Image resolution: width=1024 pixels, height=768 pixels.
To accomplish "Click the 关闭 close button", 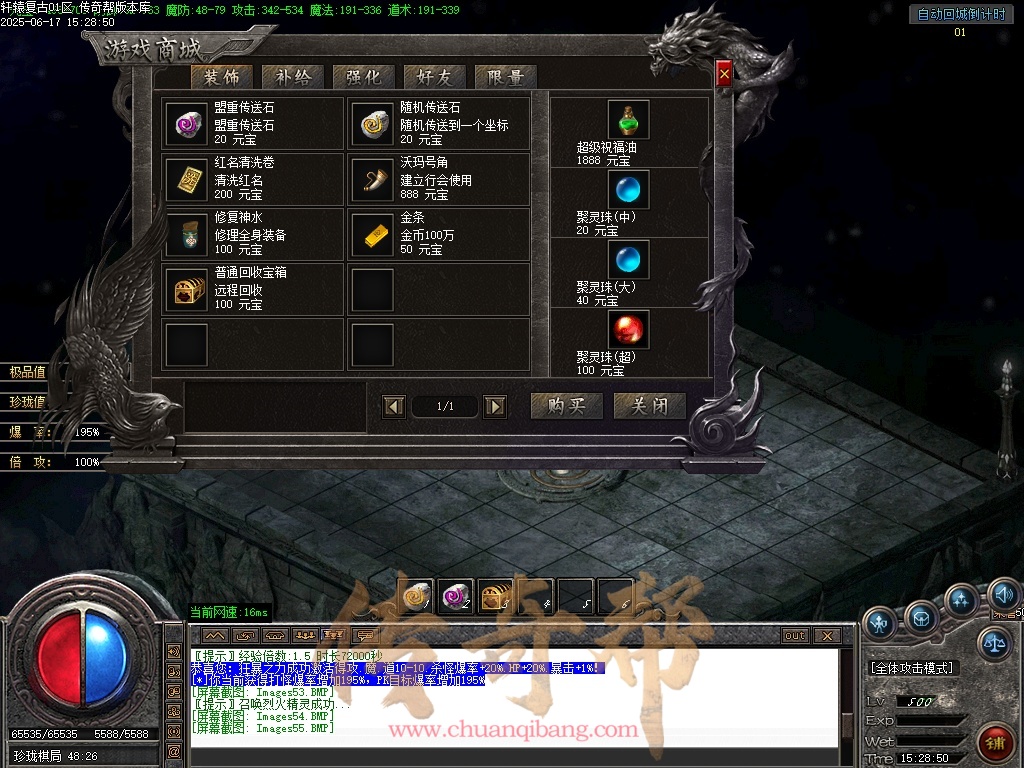I will [649, 406].
